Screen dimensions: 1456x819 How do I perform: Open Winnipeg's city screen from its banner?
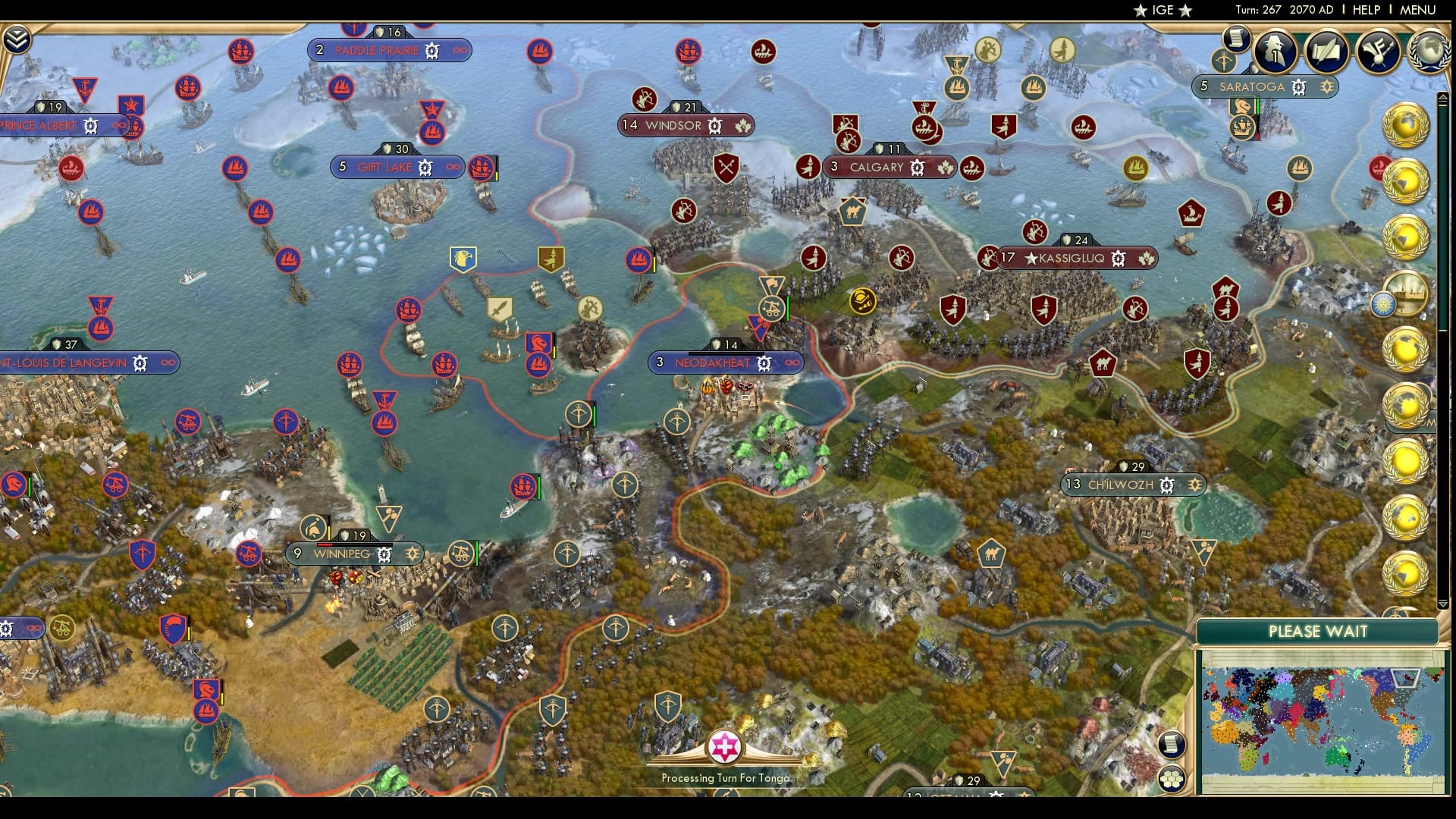coord(342,554)
